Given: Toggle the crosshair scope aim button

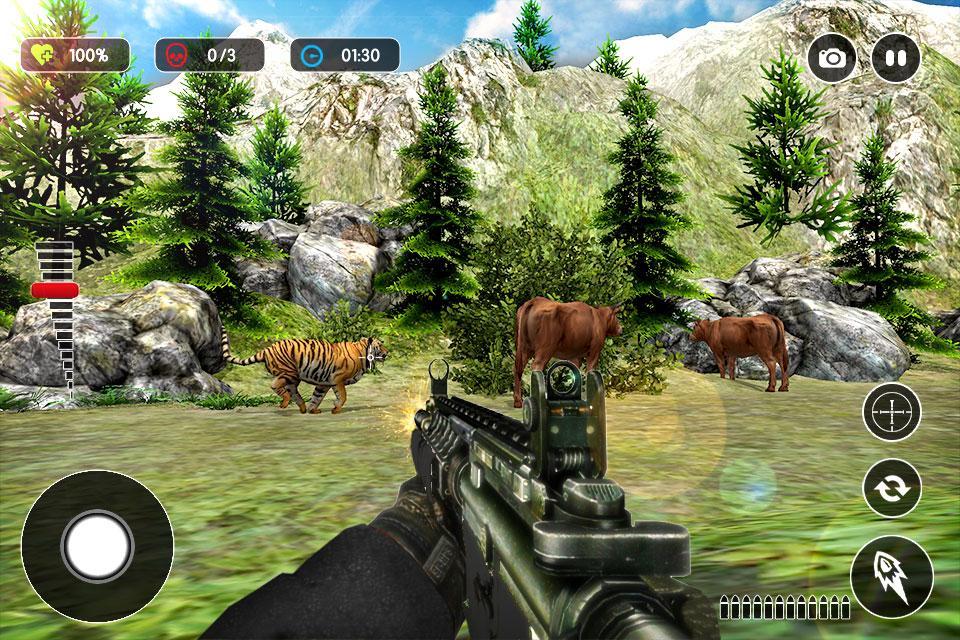Looking at the screenshot, I should [891, 412].
